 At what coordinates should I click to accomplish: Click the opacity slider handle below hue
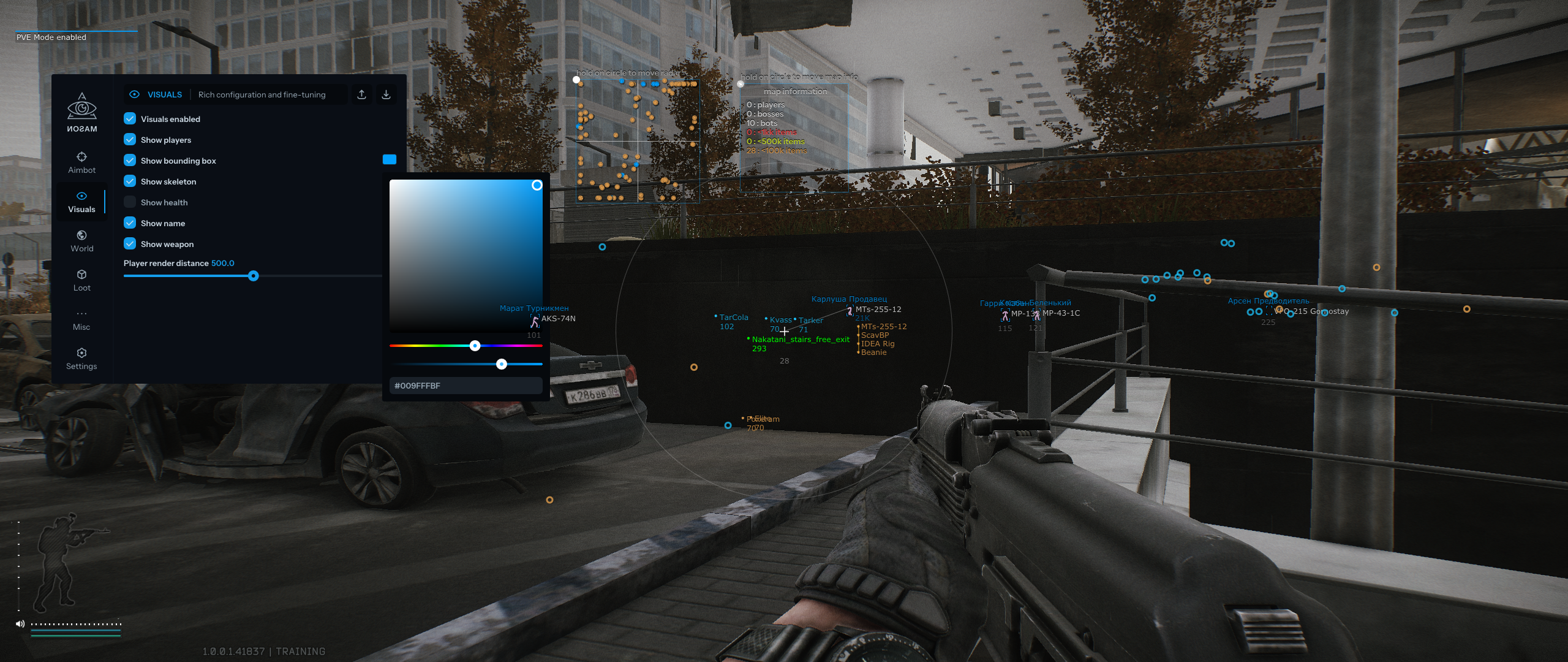tap(502, 364)
